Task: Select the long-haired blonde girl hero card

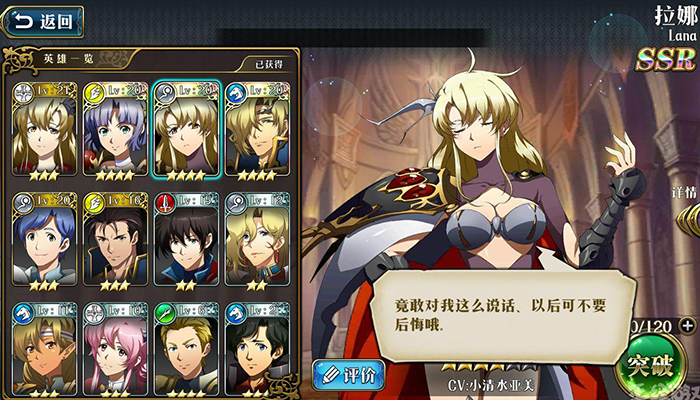Action: (x=43, y=130)
